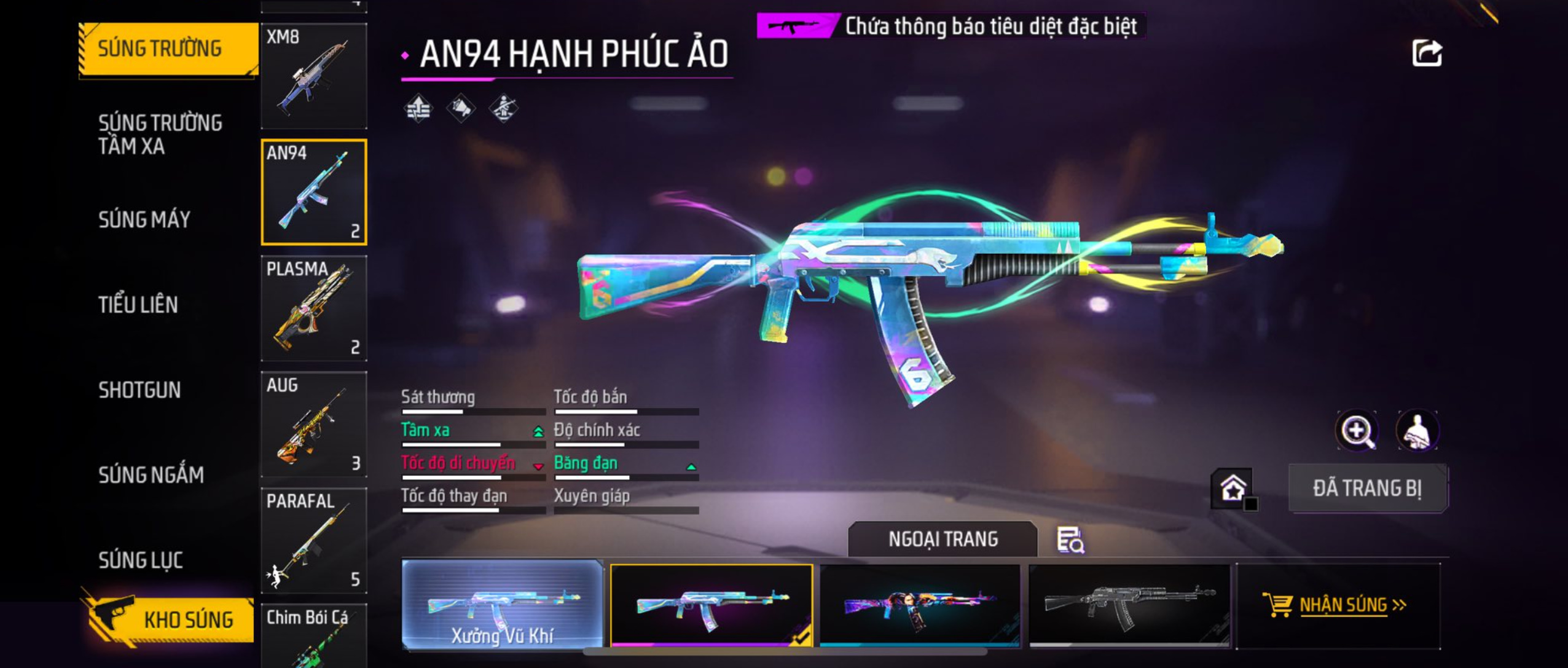1568x668 pixels.
Task: Select the AN94 weapon tile
Action: [314, 192]
